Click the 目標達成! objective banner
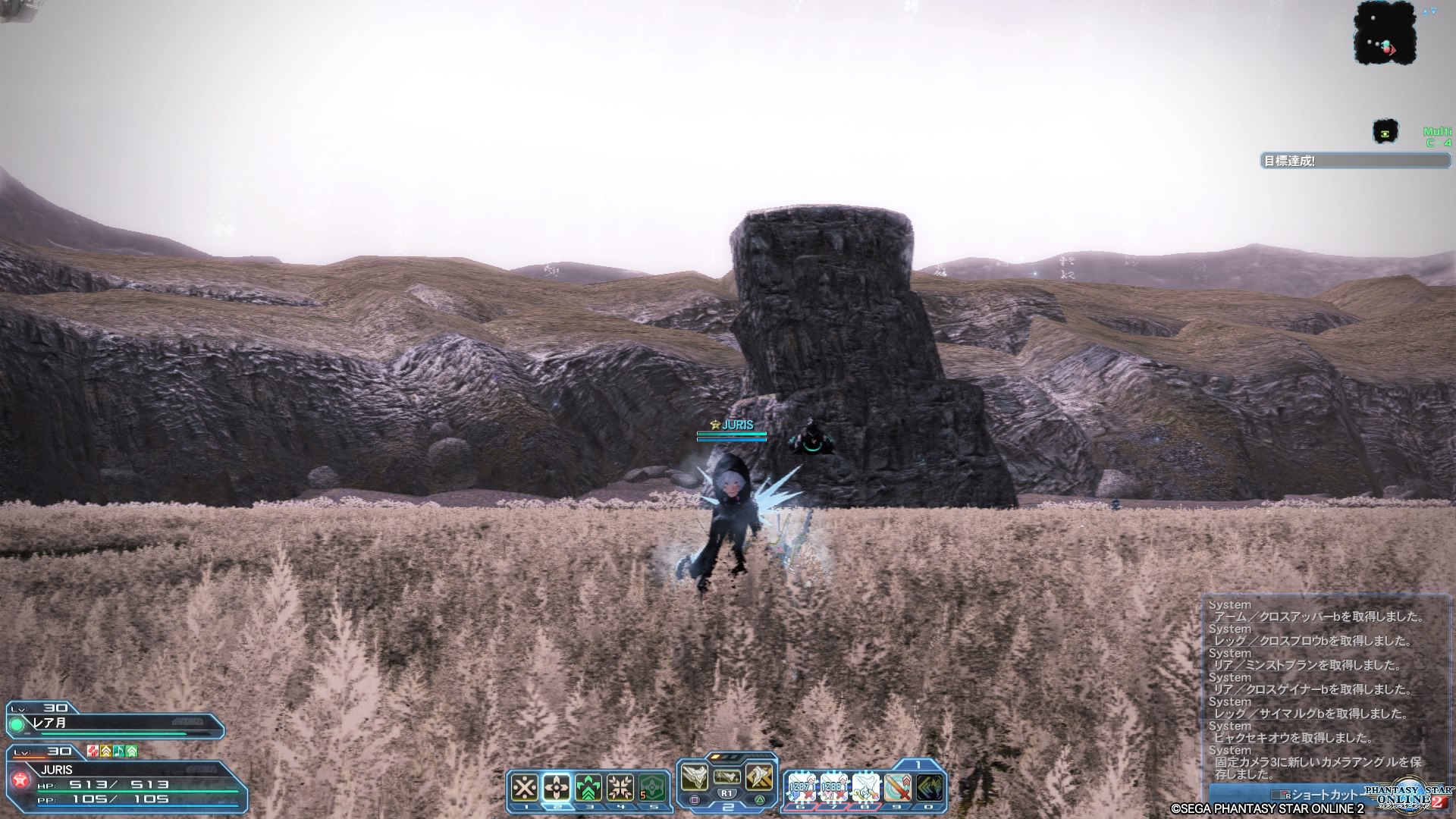The width and height of the screenshot is (1456, 819). click(x=1355, y=161)
